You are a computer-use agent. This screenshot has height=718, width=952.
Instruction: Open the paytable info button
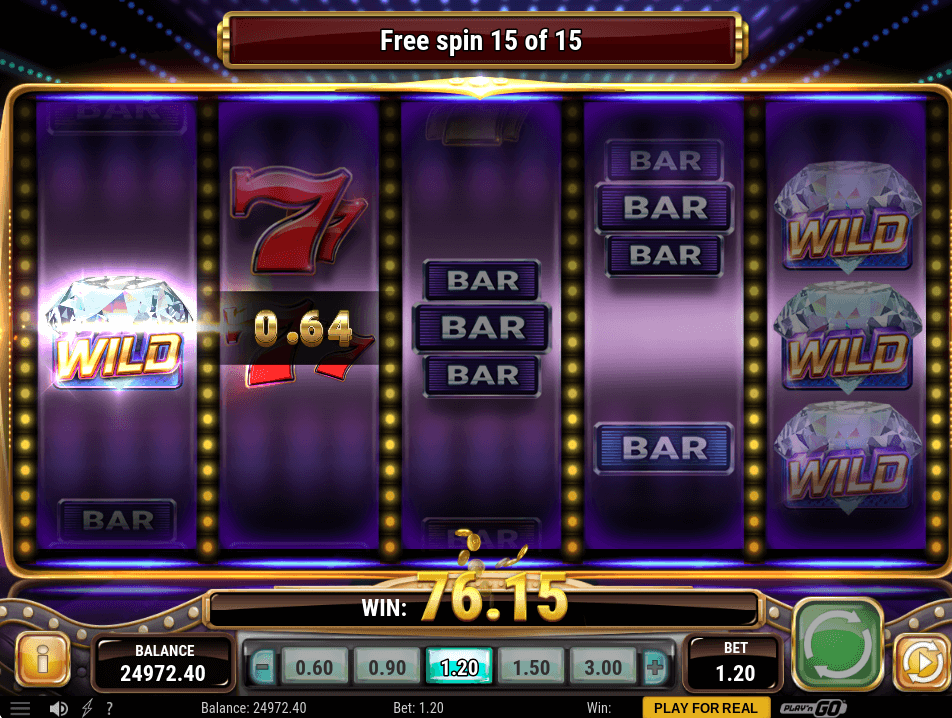click(42, 659)
